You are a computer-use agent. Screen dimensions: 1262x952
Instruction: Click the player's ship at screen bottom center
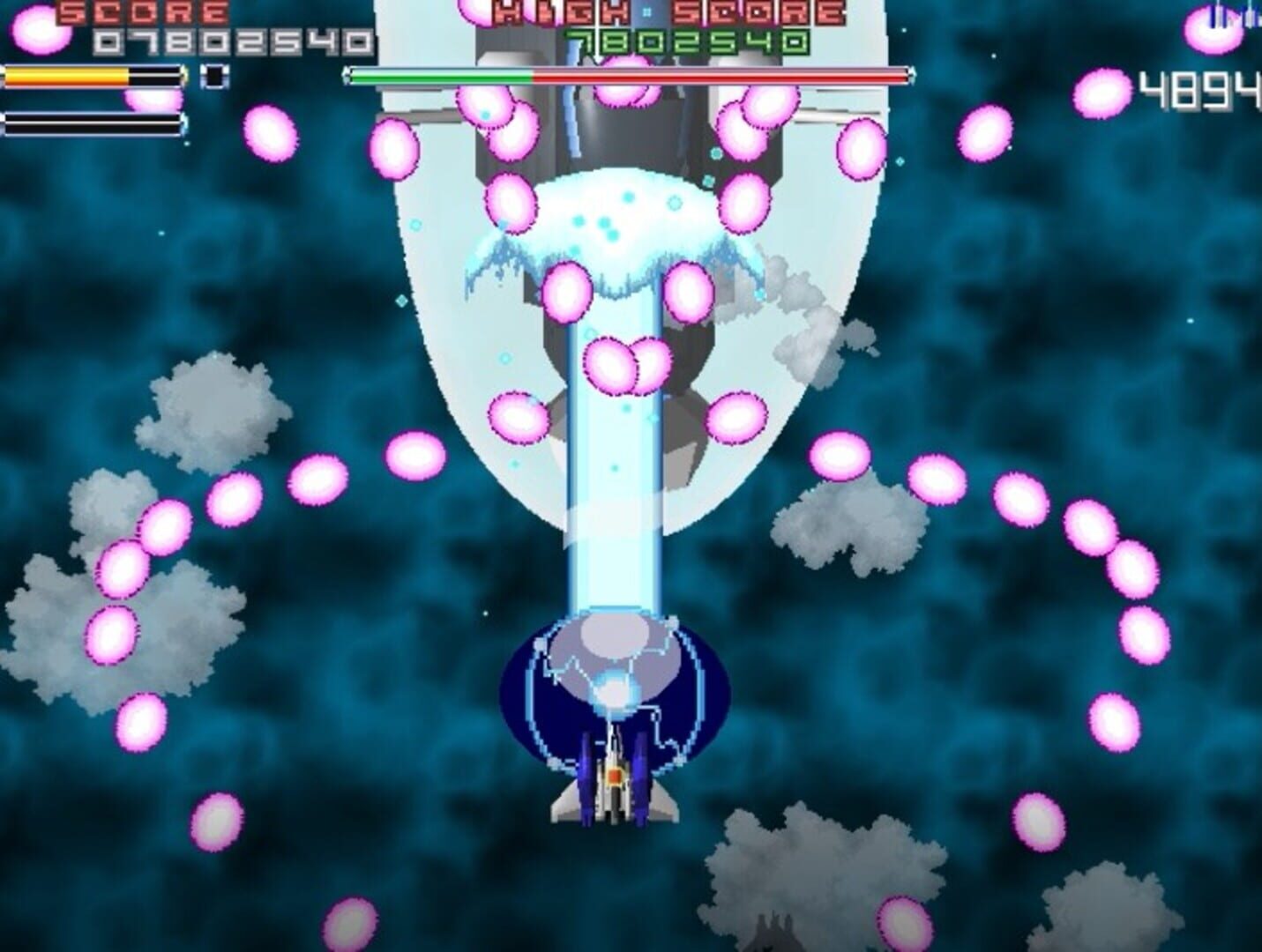tap(617, 776)
